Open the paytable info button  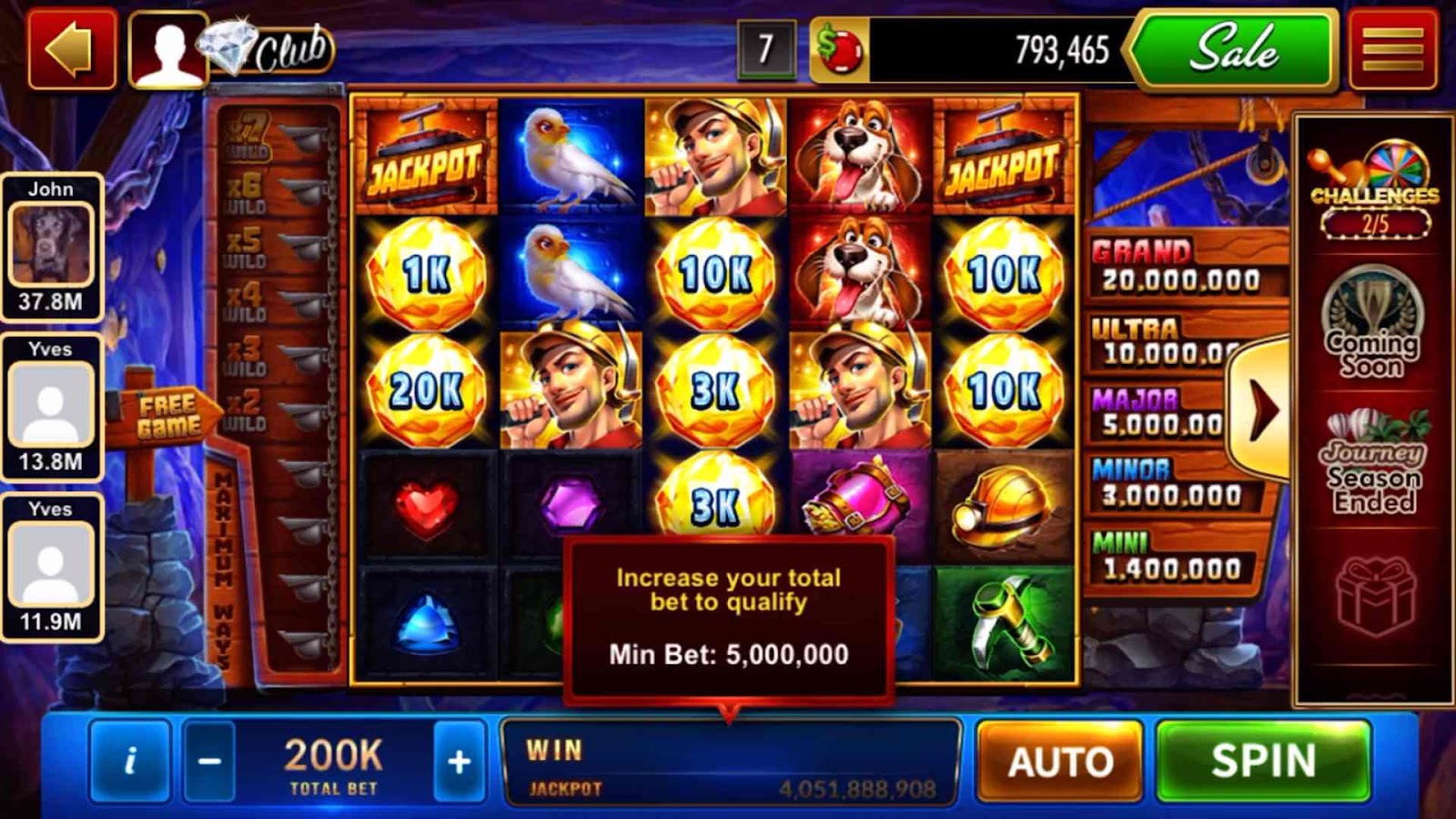[x=130, y=762]
